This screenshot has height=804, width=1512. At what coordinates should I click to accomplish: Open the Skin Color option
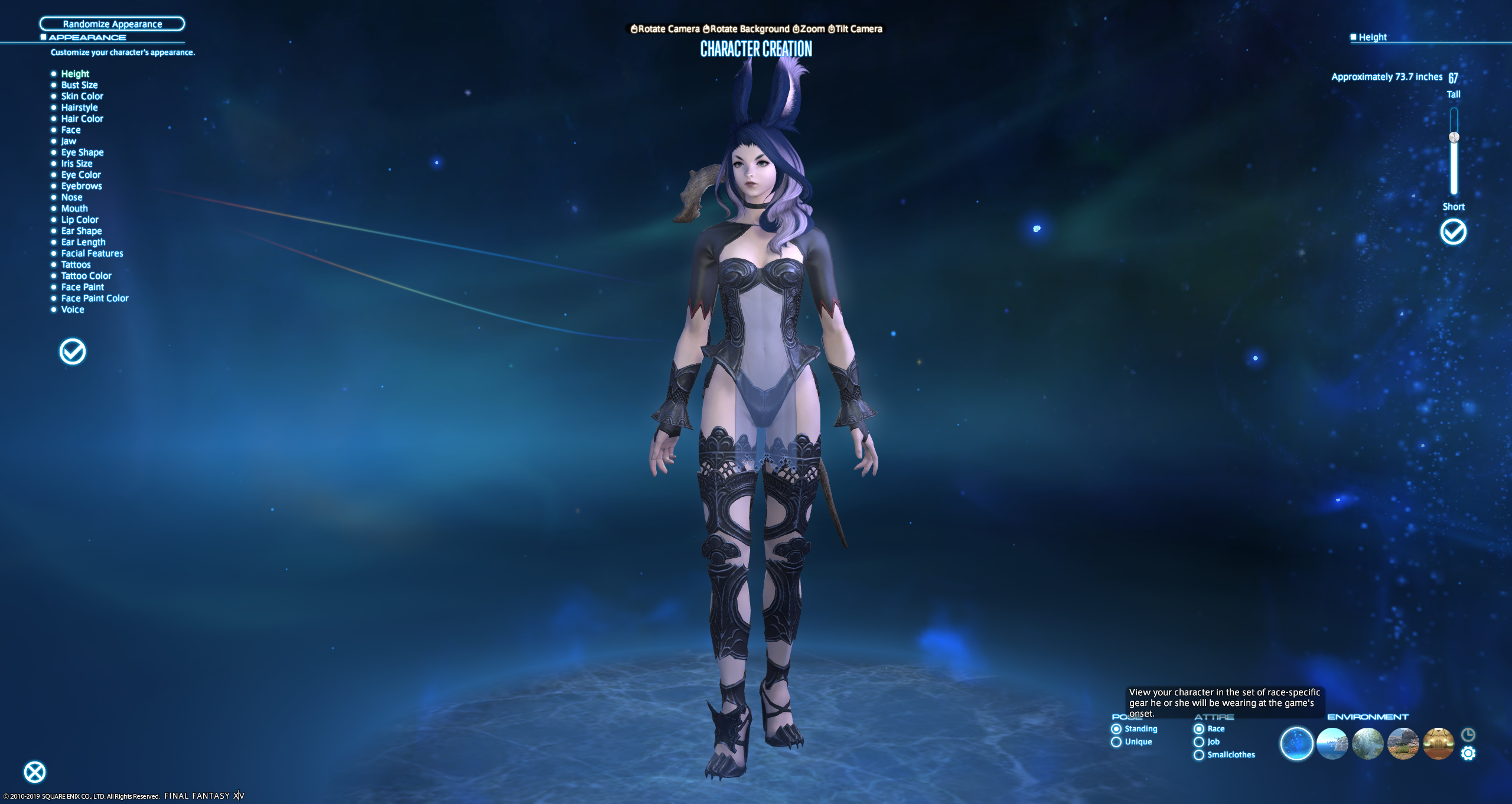[82, 96]
